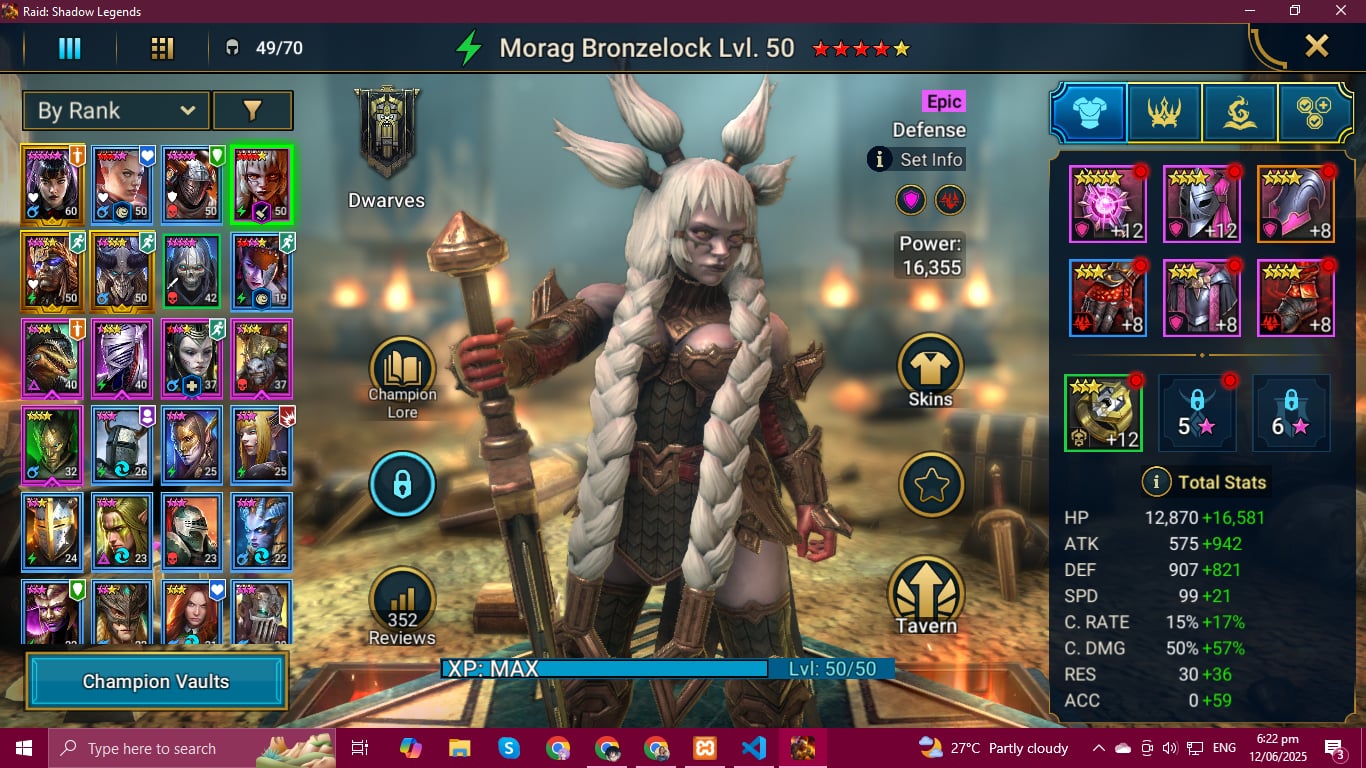Toggle the champion lock padlock button
The width and height of the screenshot is (1366, 768).
click(402, 485)
